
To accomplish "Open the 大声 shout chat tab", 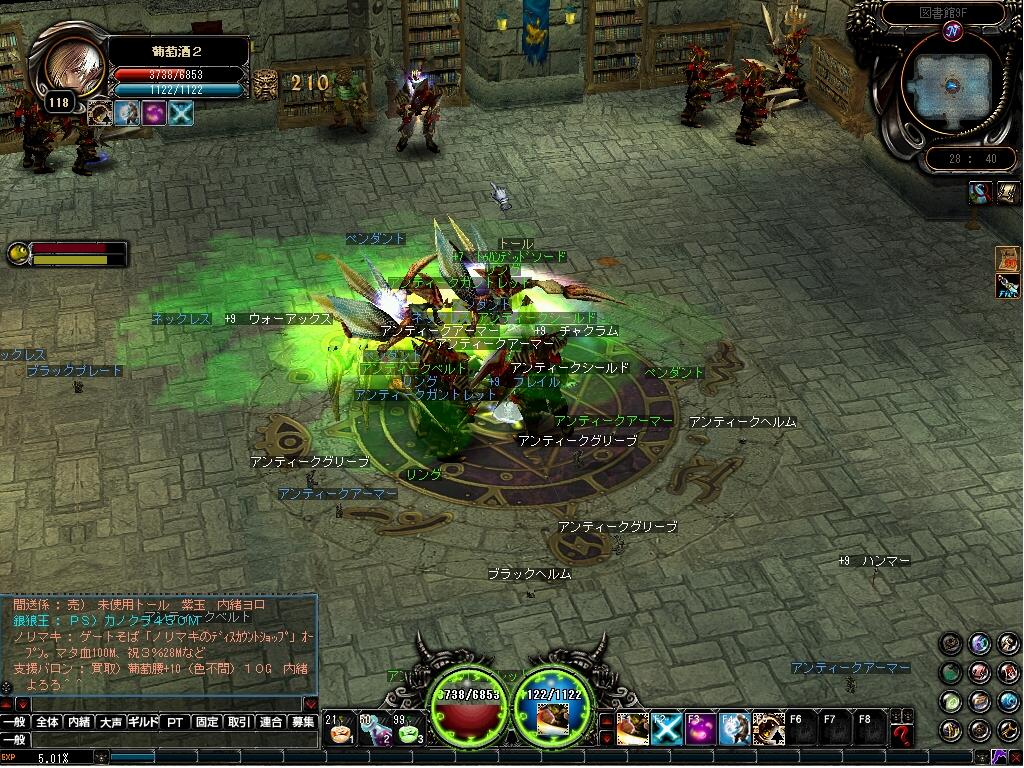I will click(x=111, y=722).
